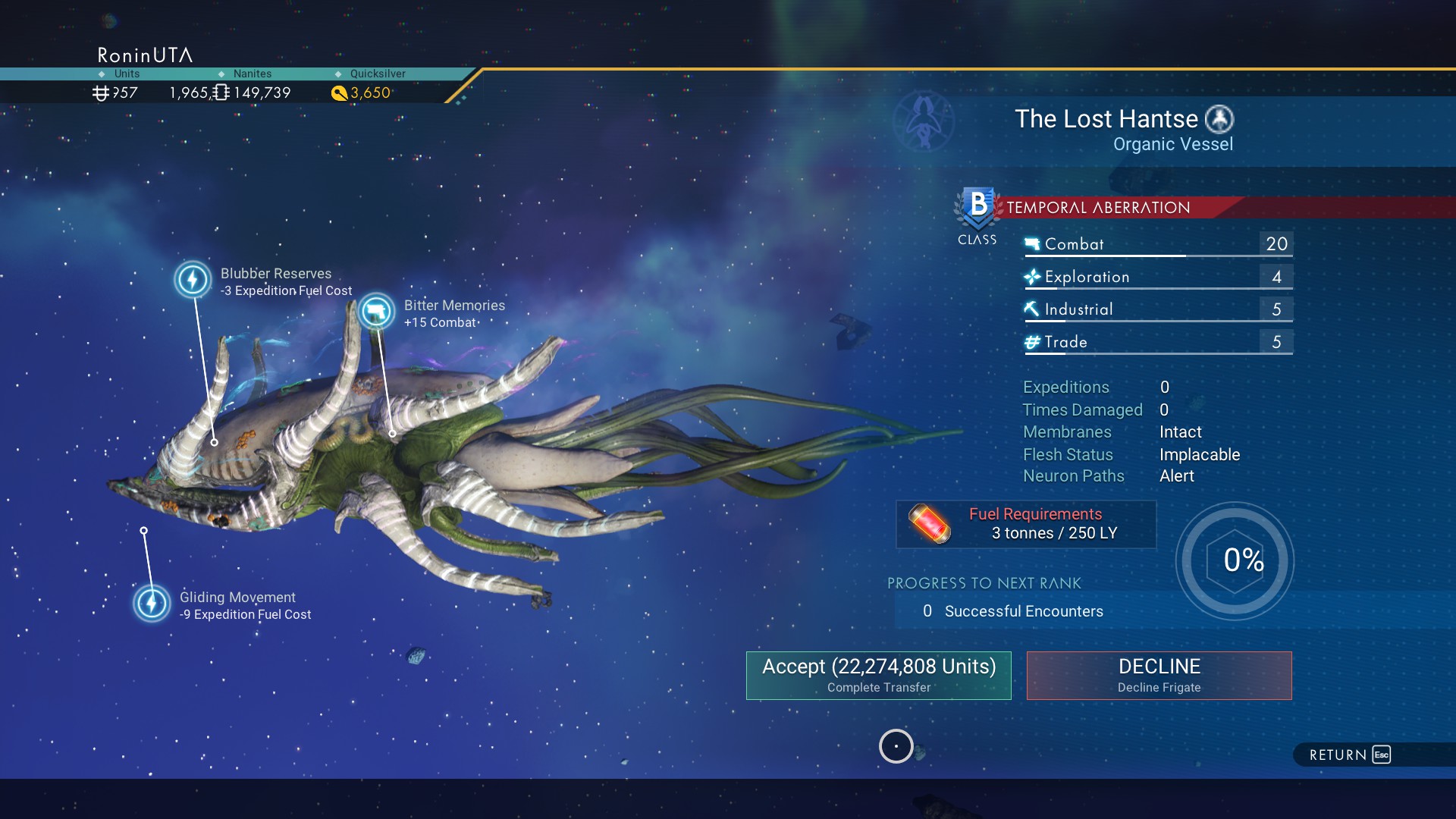Return to the previous screen
This screenshot has height=819, width=1456.
1350,755
